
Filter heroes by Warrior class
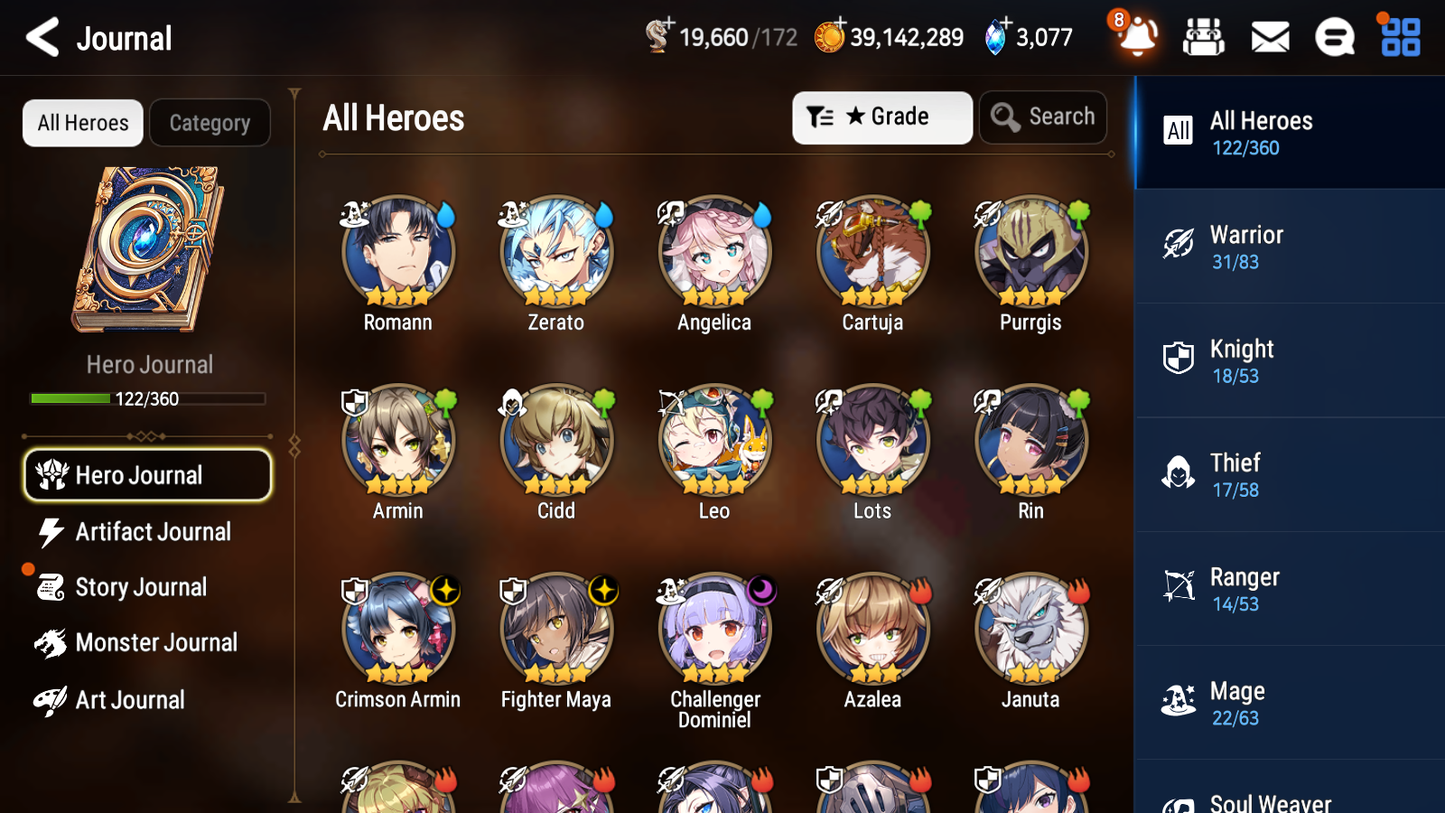(1289, 246)
